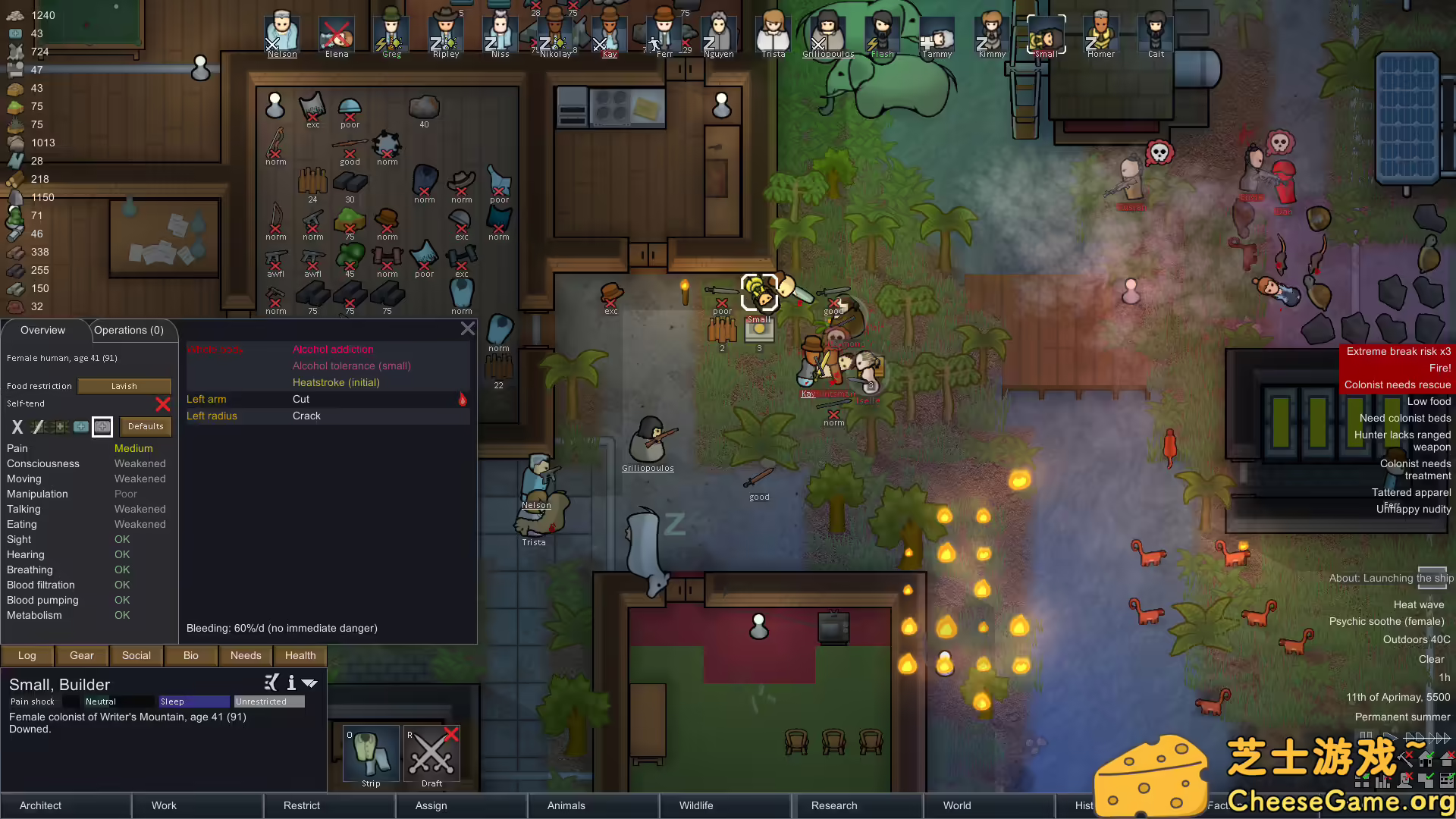
Task: Switch to the Operations tab
Action: tap(130, 330)
